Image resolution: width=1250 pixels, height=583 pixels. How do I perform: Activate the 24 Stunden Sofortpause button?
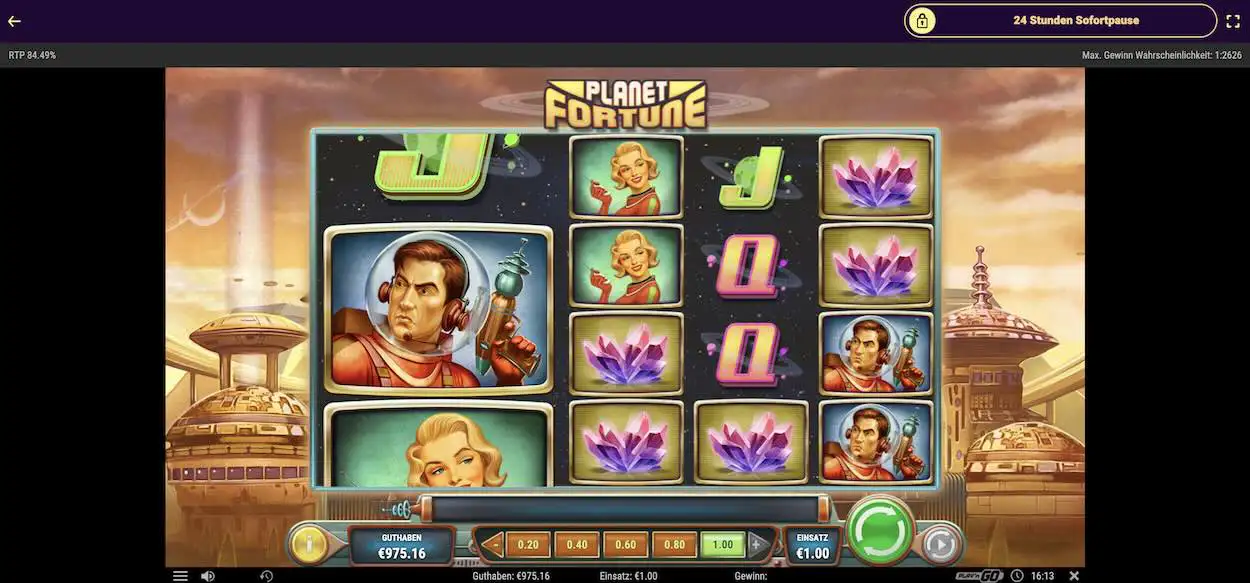(x=1060, y=20)
